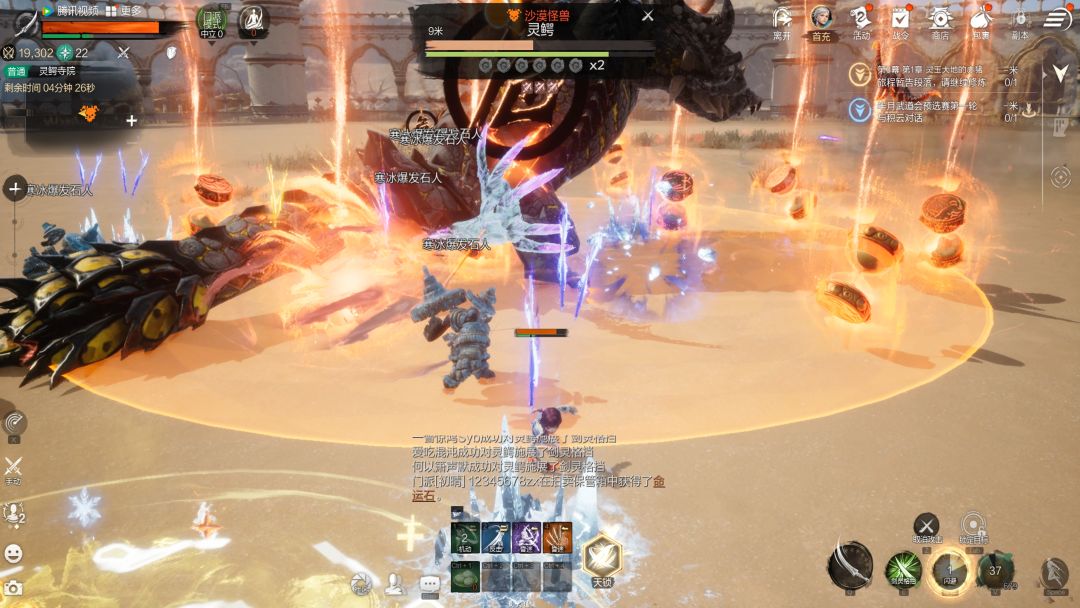Select the 与积云对话 quest tracker entry
Screen dimensions: 1080x608
pyautogui.click(x=930, y=110)
